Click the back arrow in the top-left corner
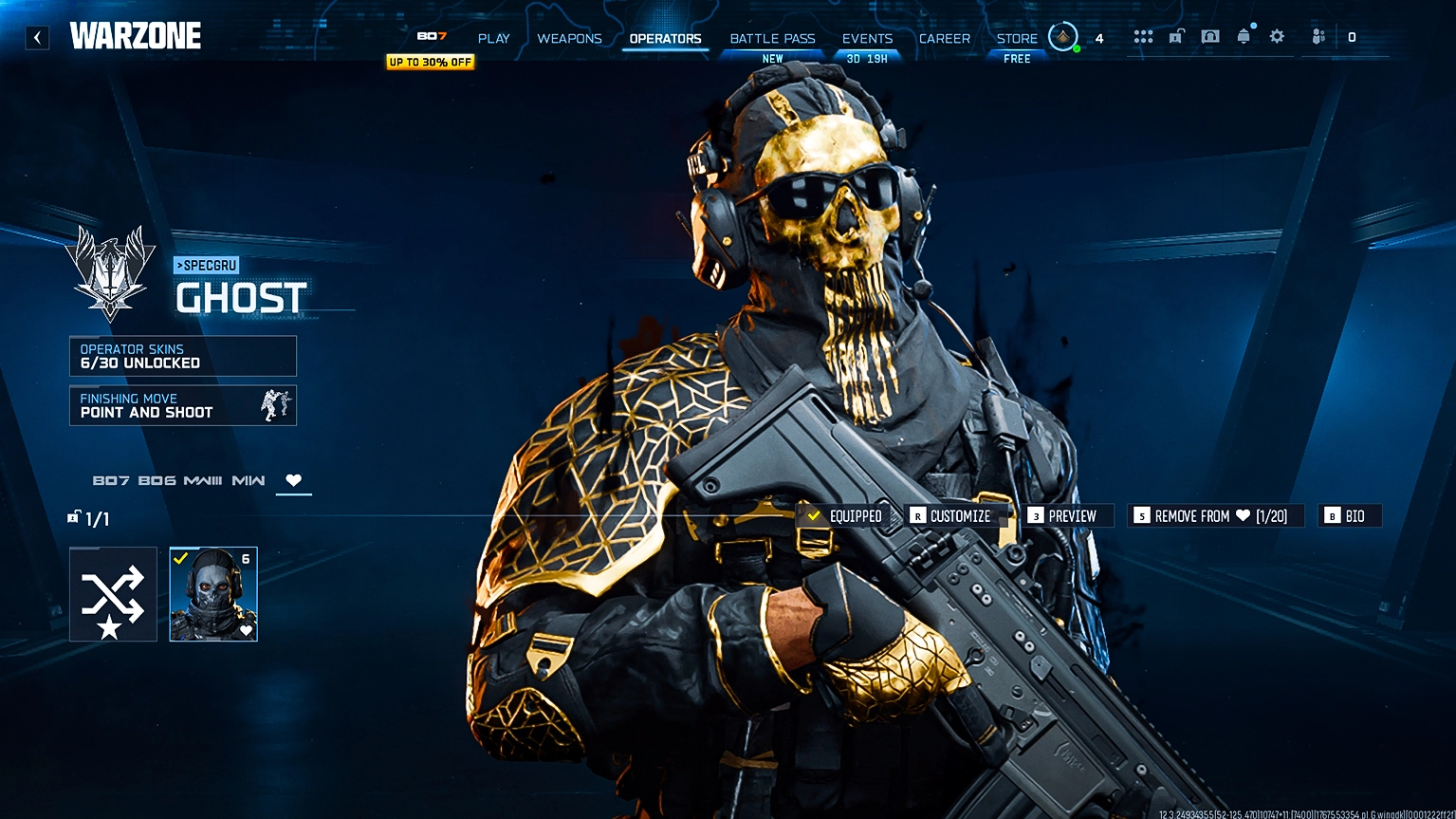This screenshot has width=1456, height=819. tap(37, 37)
